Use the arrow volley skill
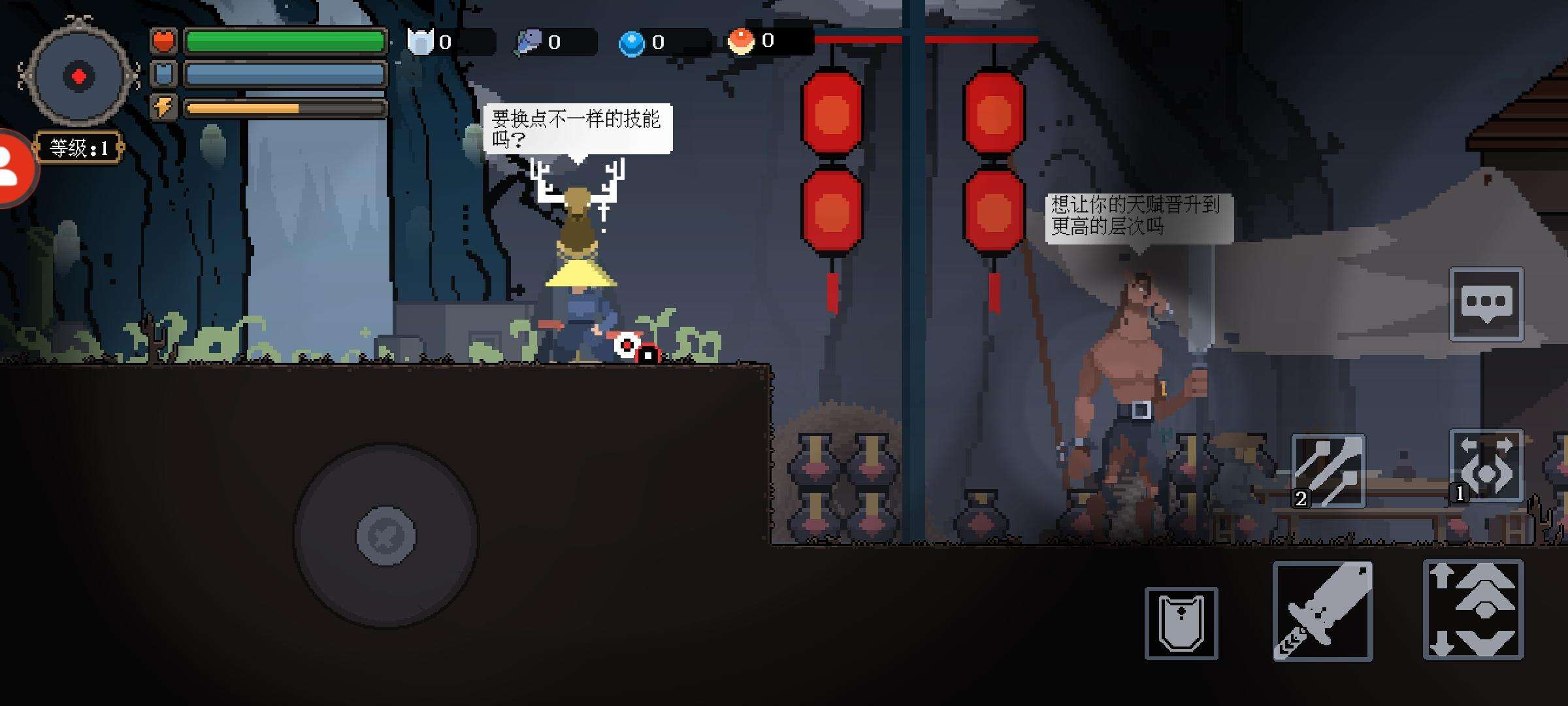This screenshot has width=1568, height=706. coord(1328,471)
